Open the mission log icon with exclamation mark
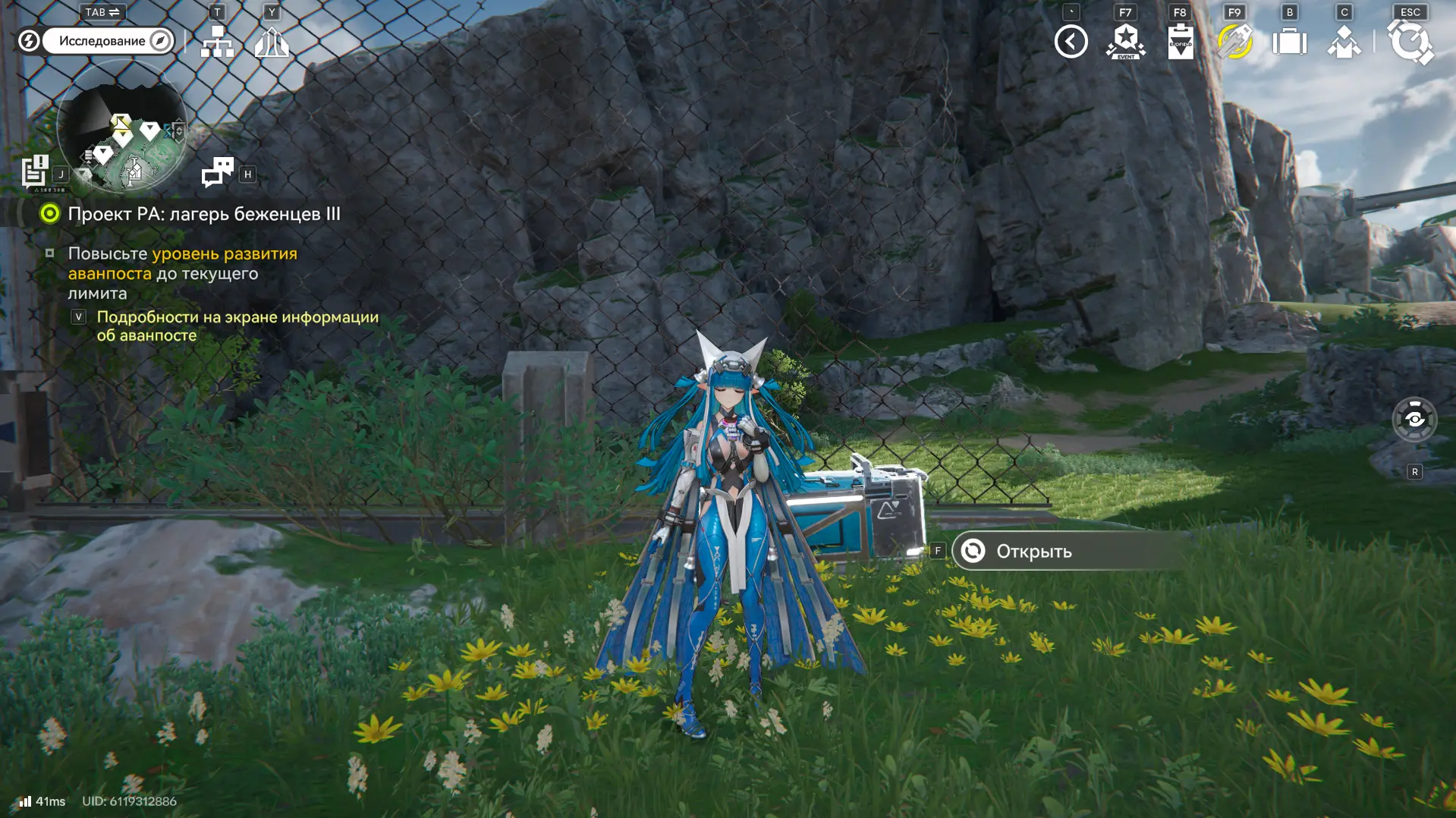 click(35, 171)
